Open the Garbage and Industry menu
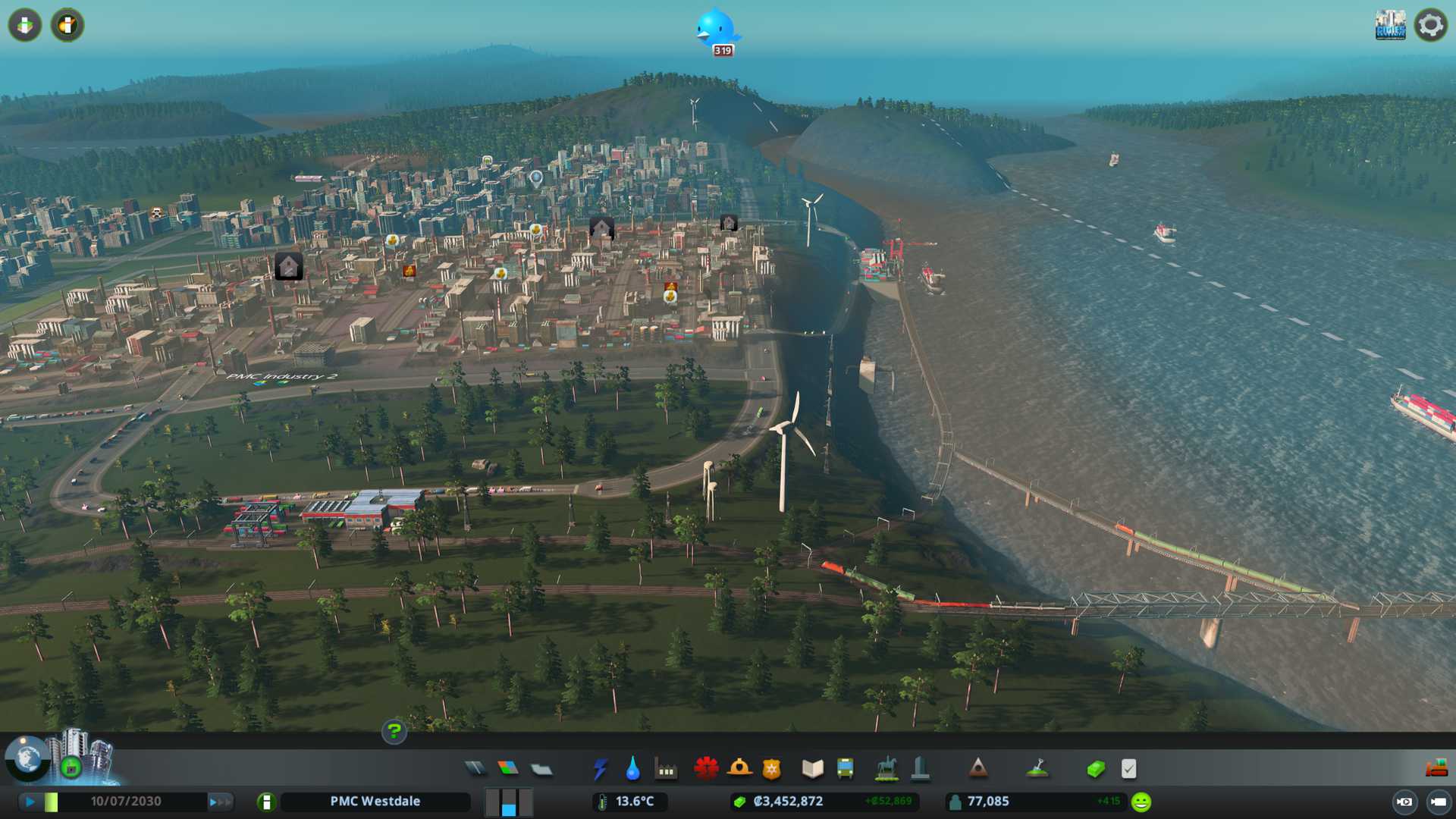Screen dimensions: 1456x819 click(666, 769)
